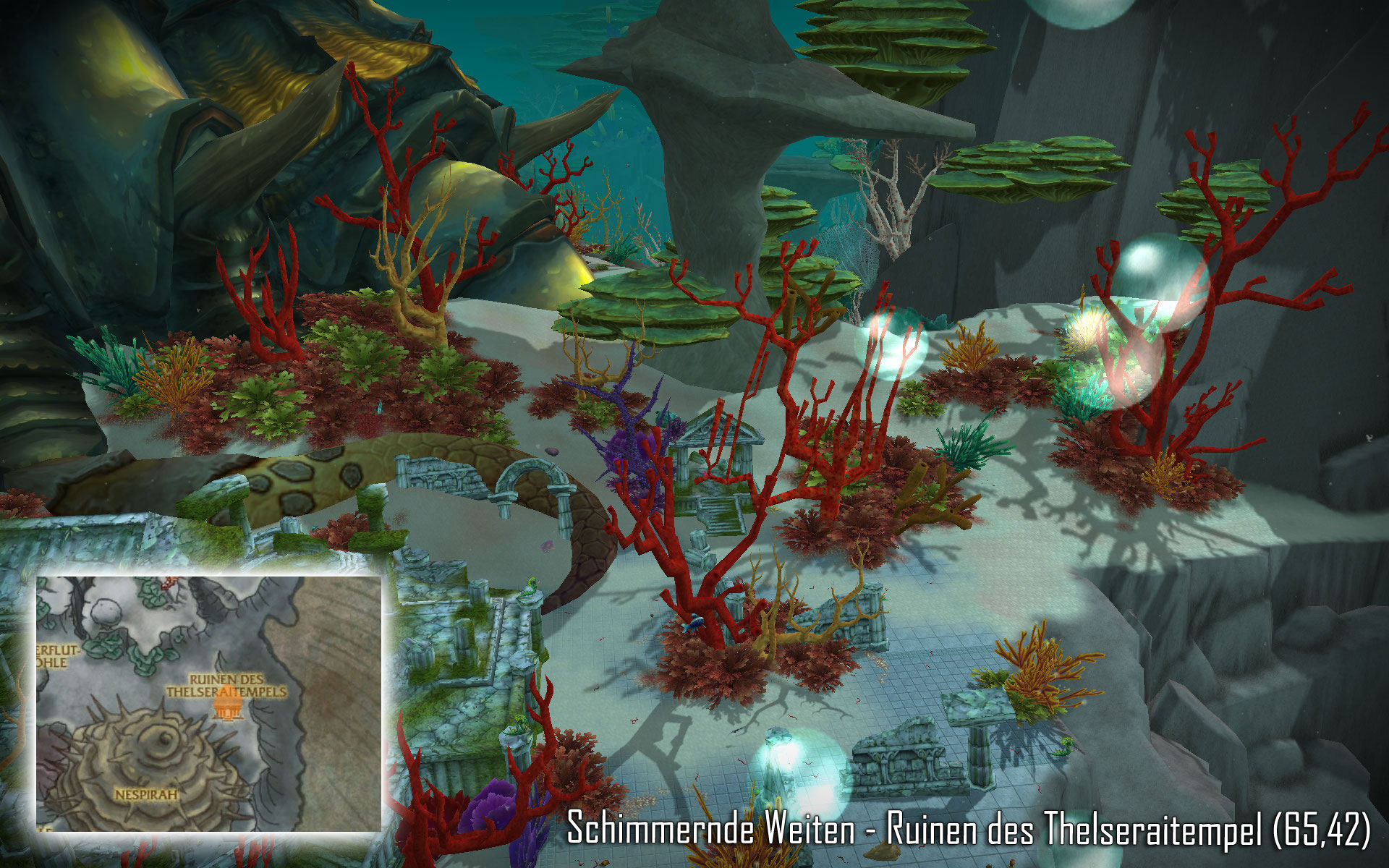
Task: Select the Nespirah label on the map inset
Action: [x=145, y=794]
